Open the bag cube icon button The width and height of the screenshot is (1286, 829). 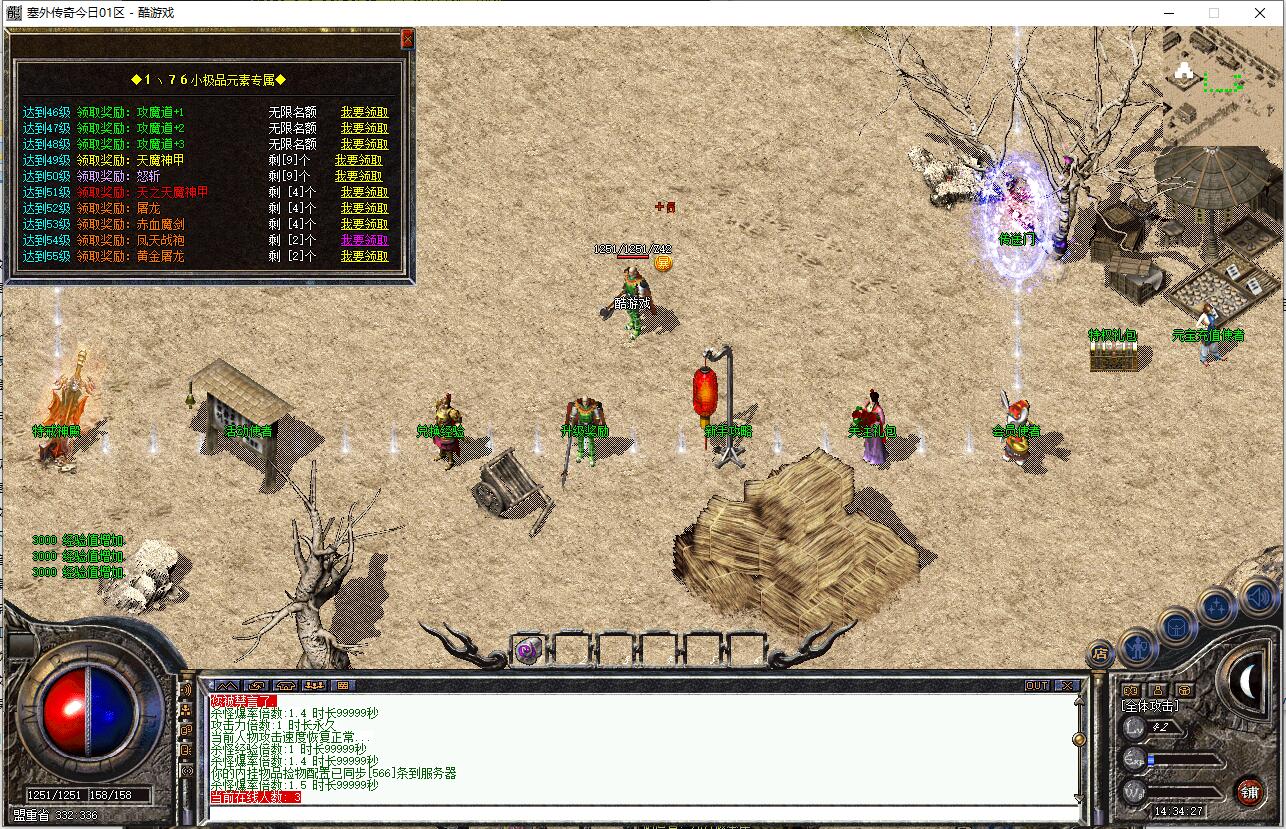click(1177, 628)
